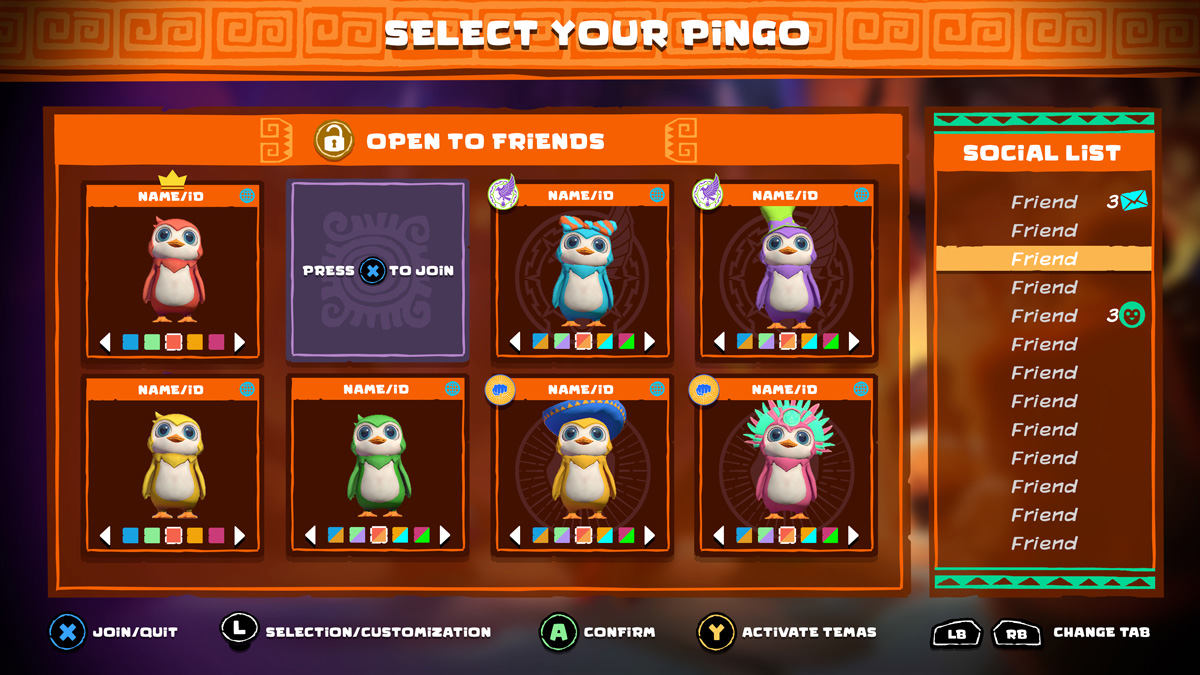Click left arrow under the green penguin
1200x675 pixels.
click(310, 535)
